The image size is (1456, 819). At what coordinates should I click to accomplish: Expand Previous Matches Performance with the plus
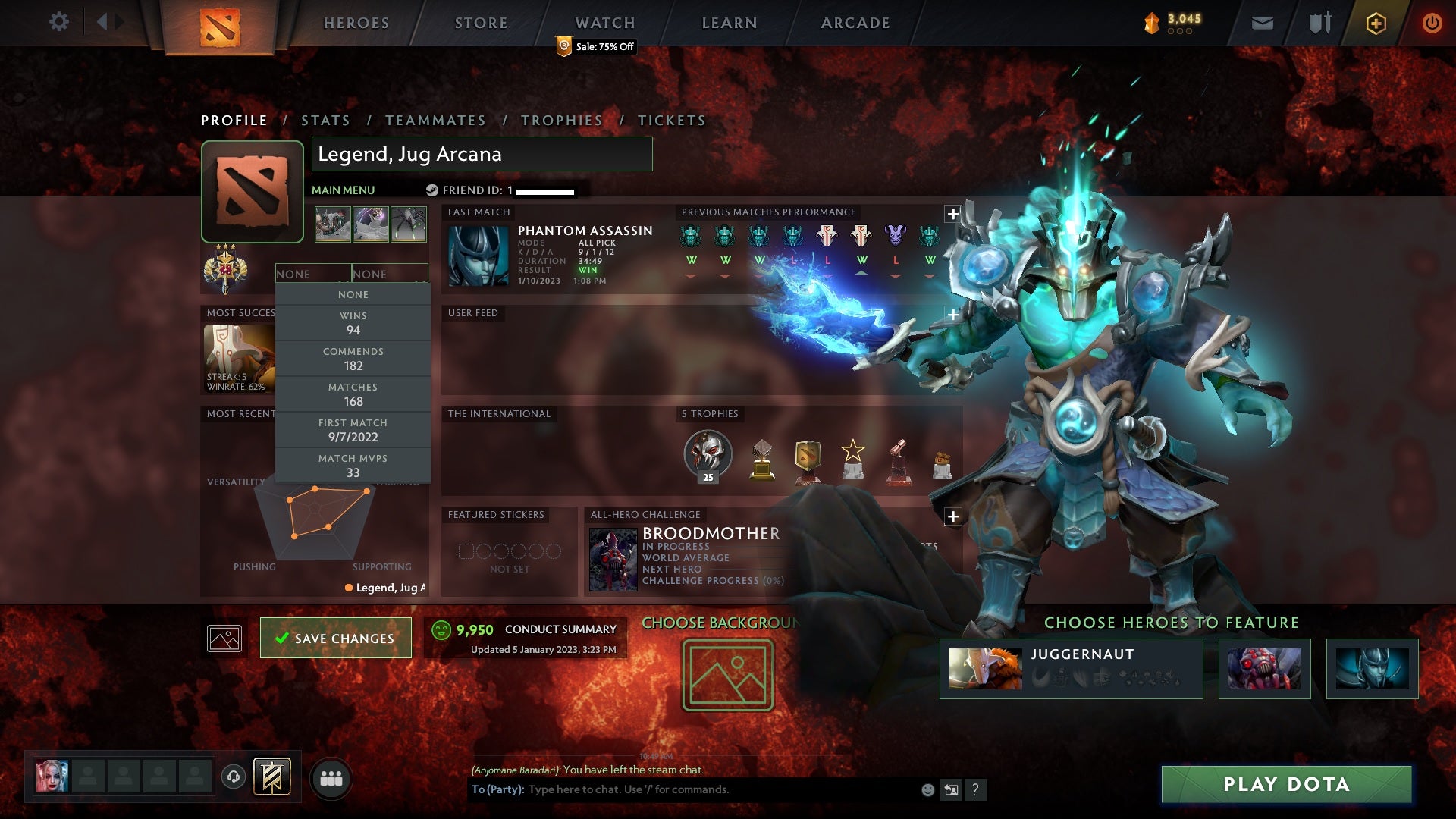point(952,214)
